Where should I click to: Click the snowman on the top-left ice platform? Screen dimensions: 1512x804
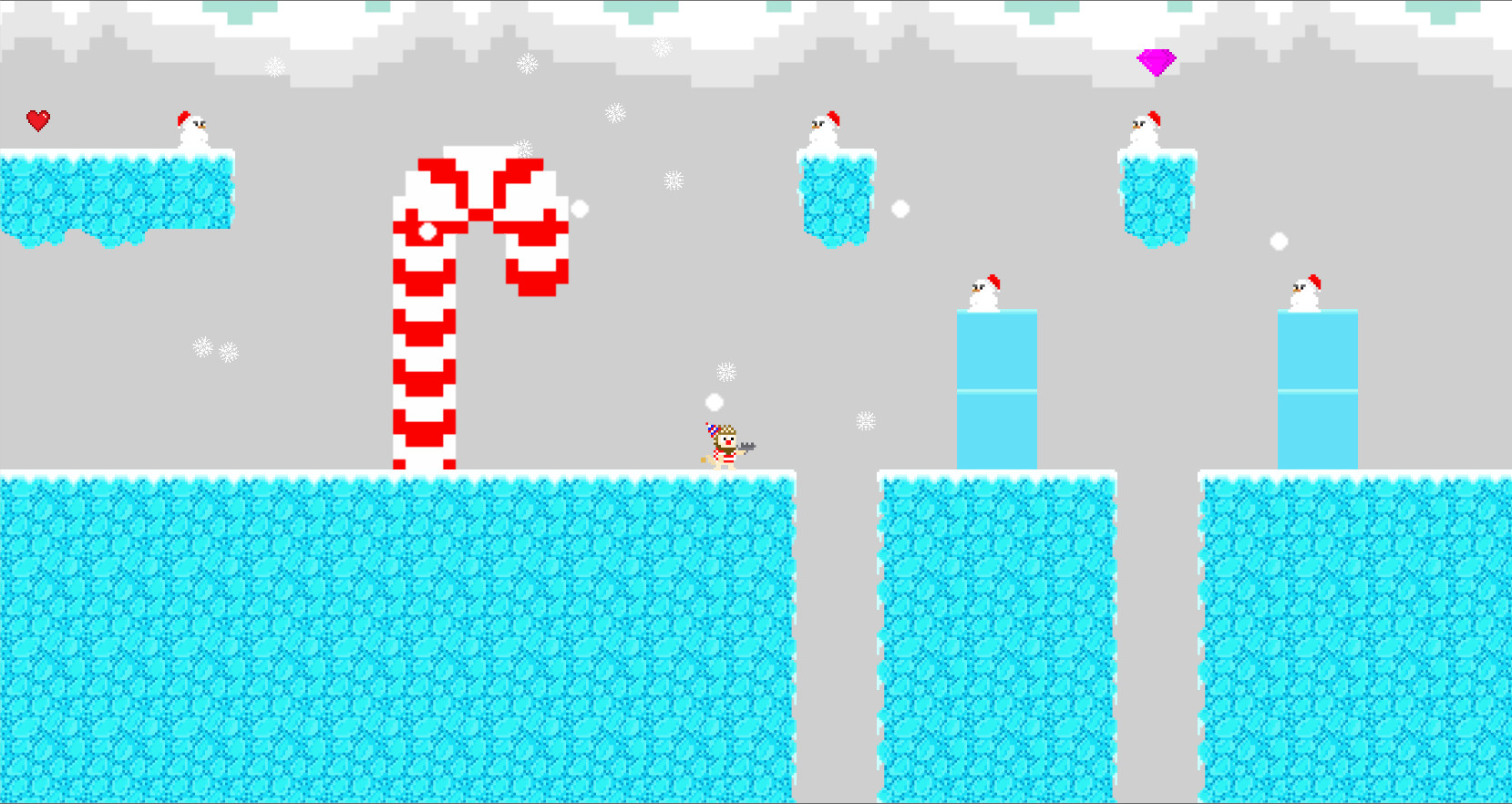tap(192, 130)
